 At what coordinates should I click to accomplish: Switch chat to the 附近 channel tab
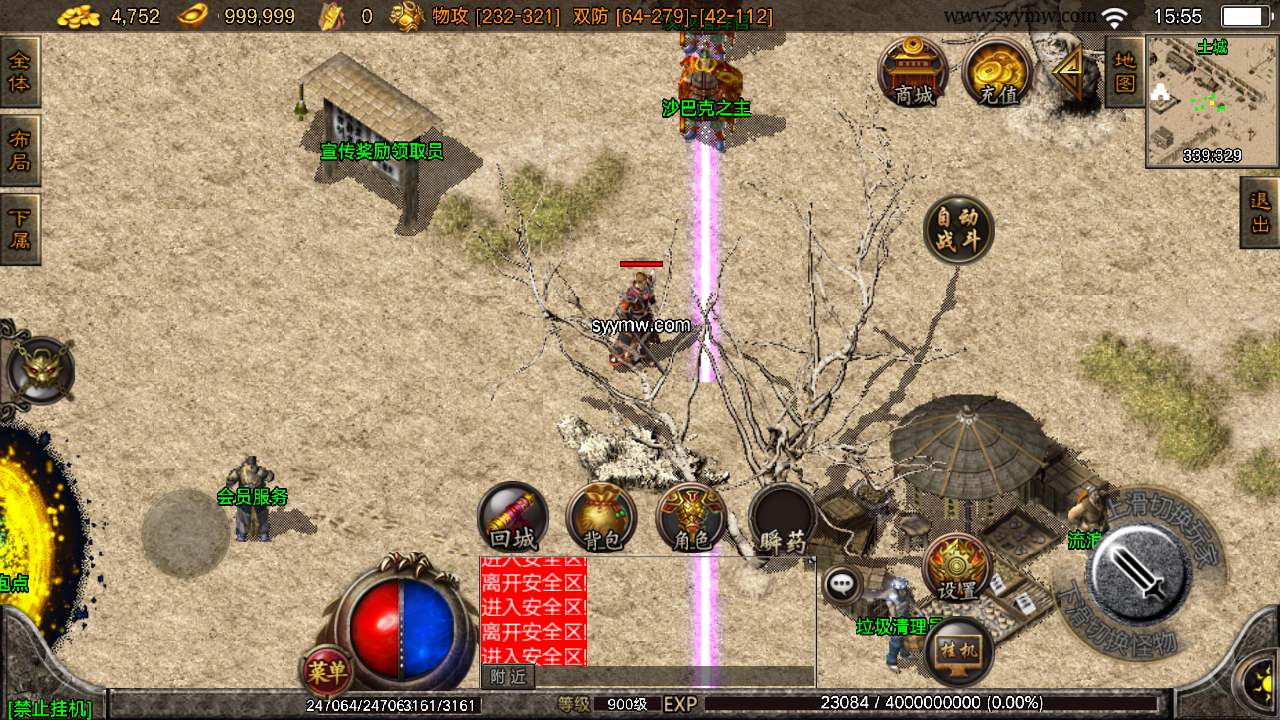click(508, 677)
